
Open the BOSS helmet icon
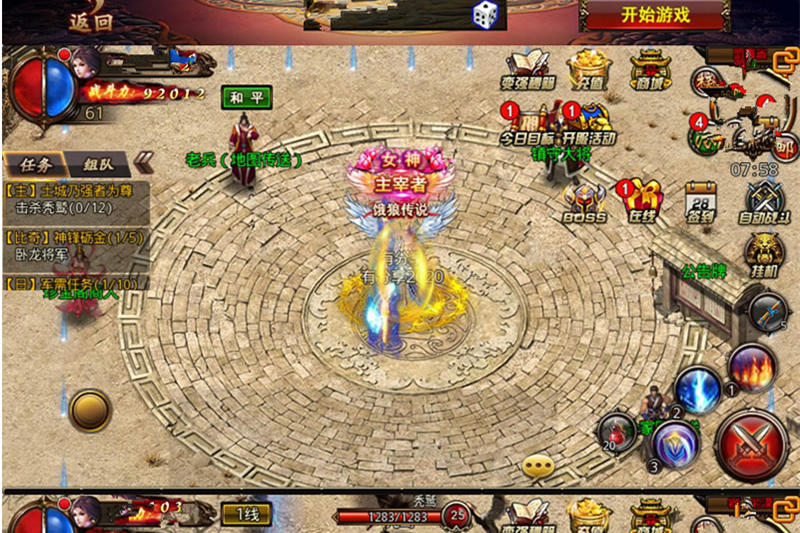click(583, 202)
